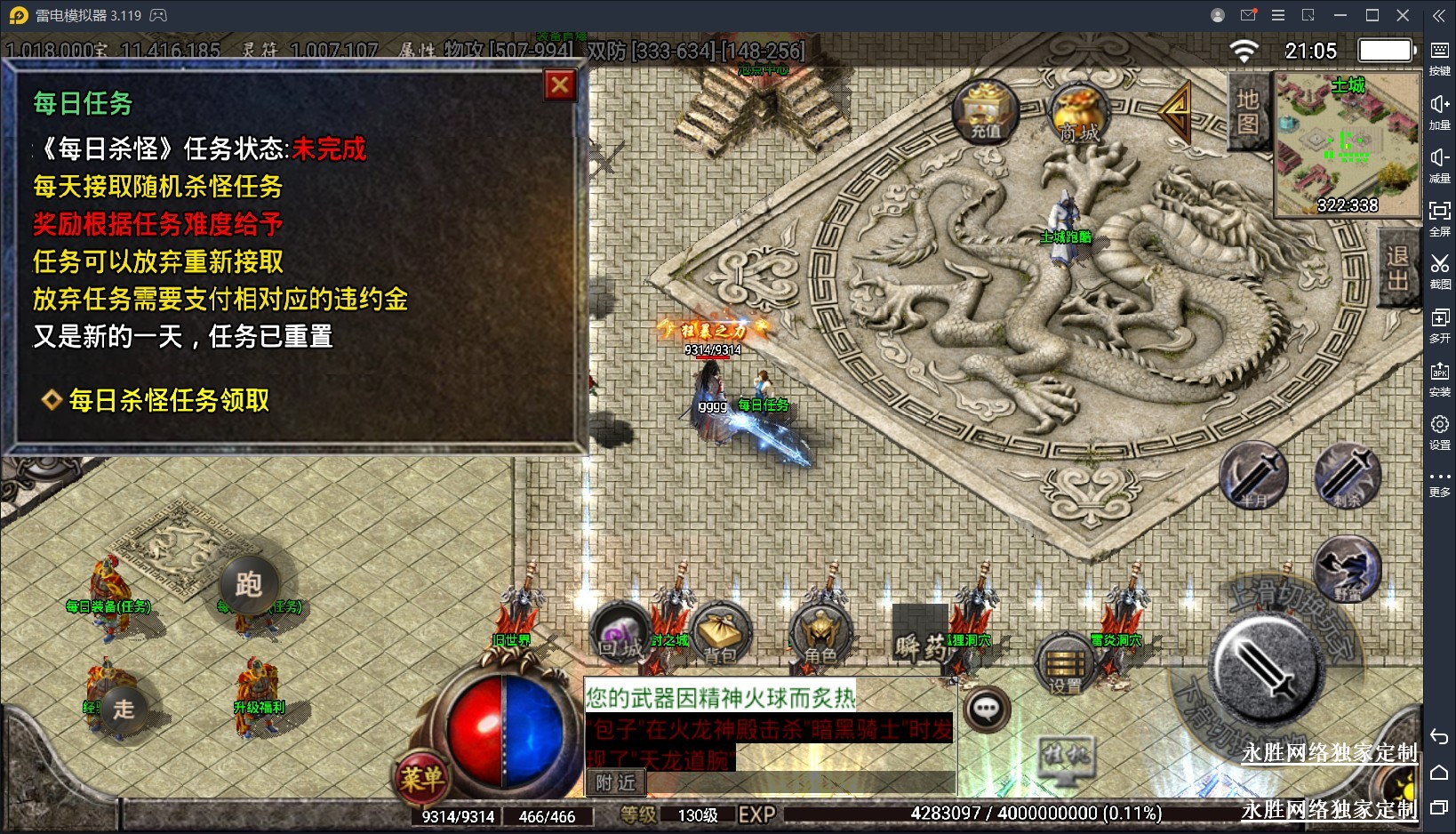Open the chat speech bubble
This screenshot has height=834, width=1456.
[x=987, y=709]
